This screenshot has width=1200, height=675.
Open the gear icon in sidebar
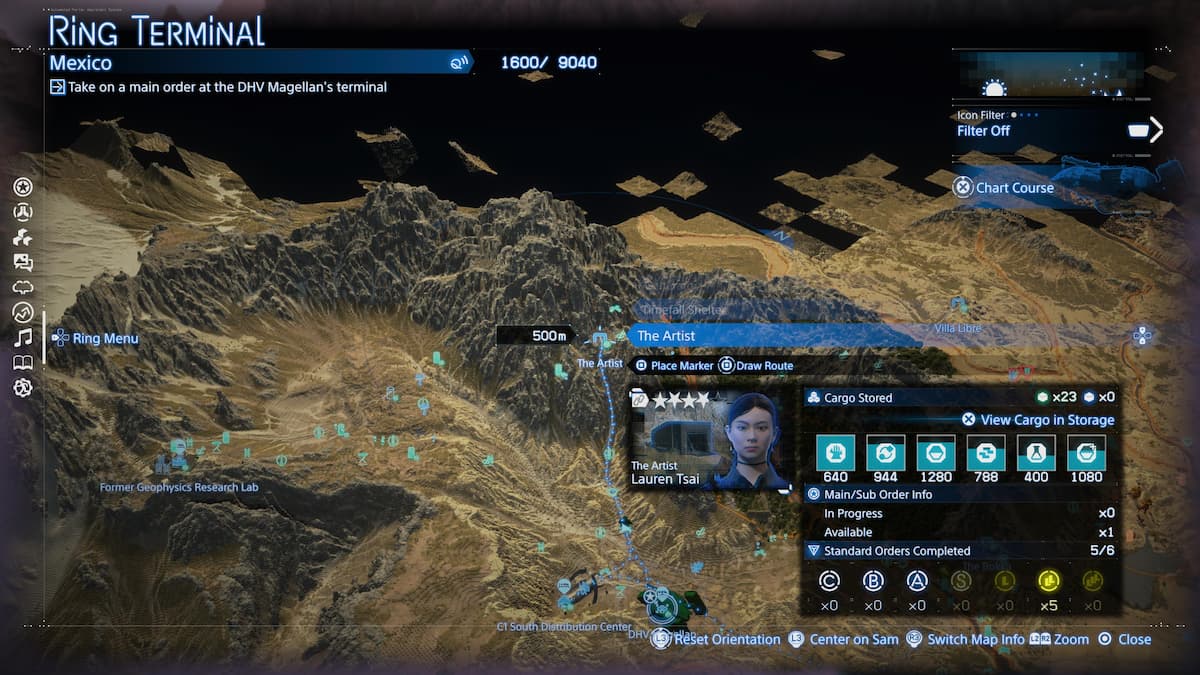(23, 388)
